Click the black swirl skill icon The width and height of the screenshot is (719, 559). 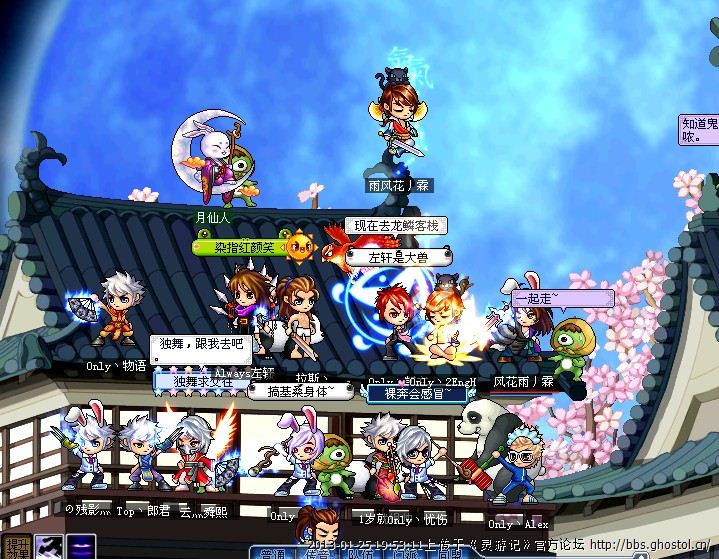pyautogui.click(x=49, y=546)
